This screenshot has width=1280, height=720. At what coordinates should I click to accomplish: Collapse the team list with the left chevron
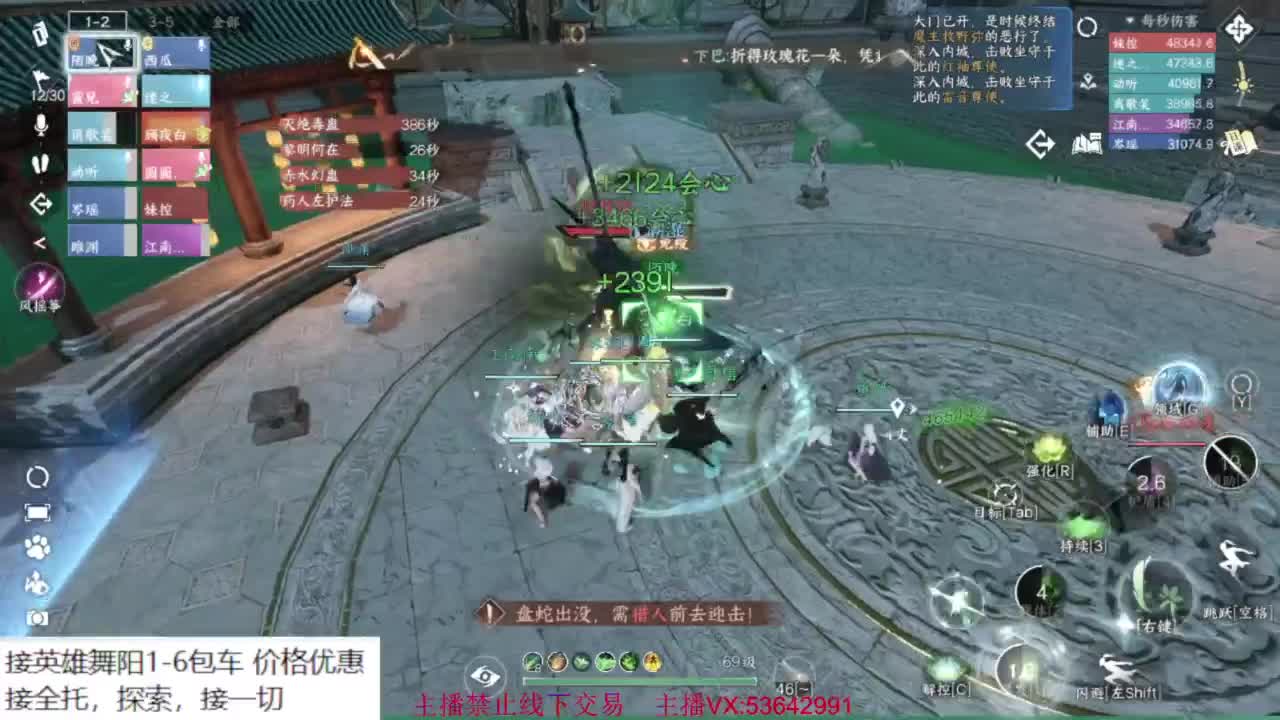pos(40,242)
